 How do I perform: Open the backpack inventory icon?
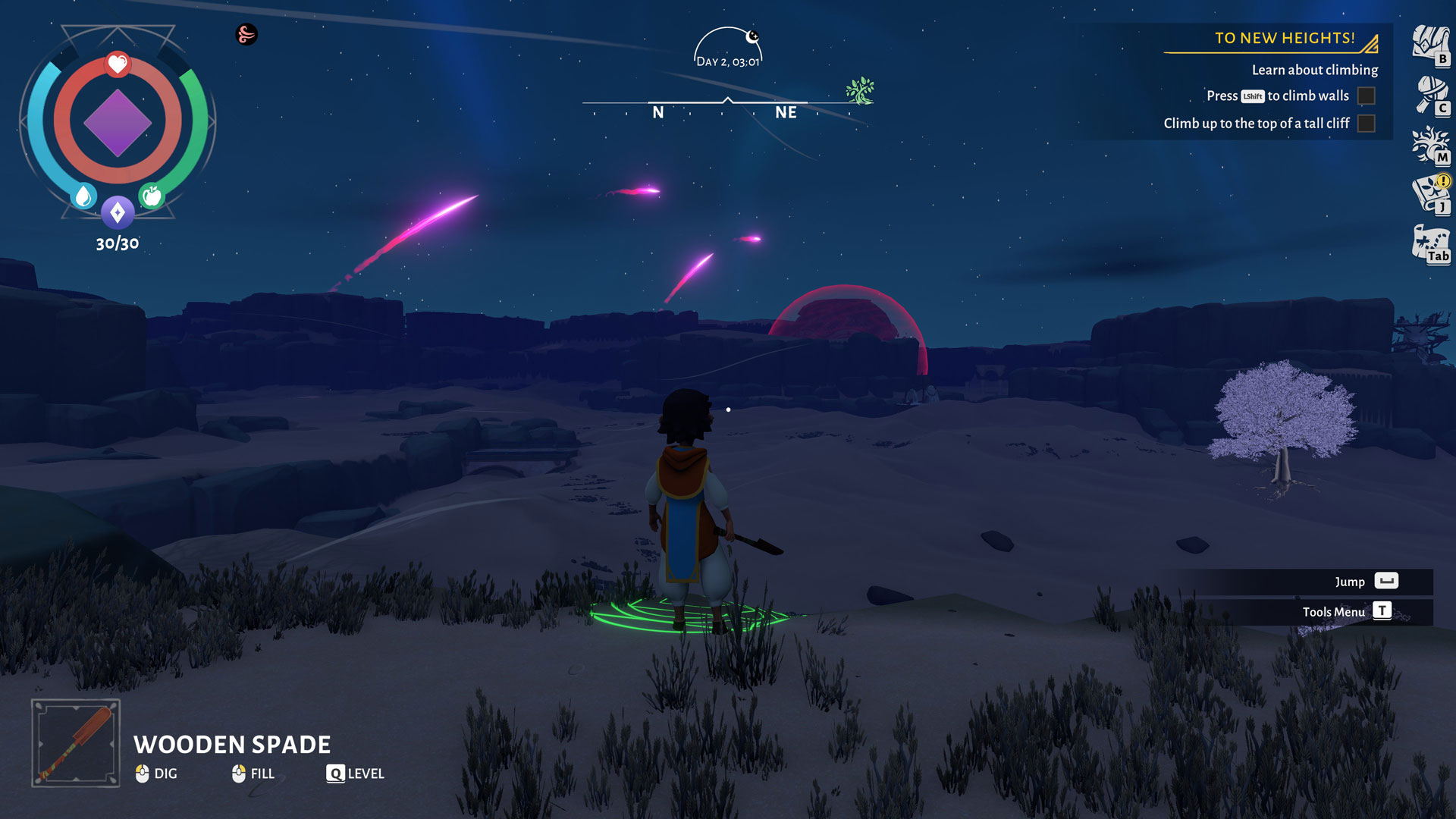[1429, 45]
